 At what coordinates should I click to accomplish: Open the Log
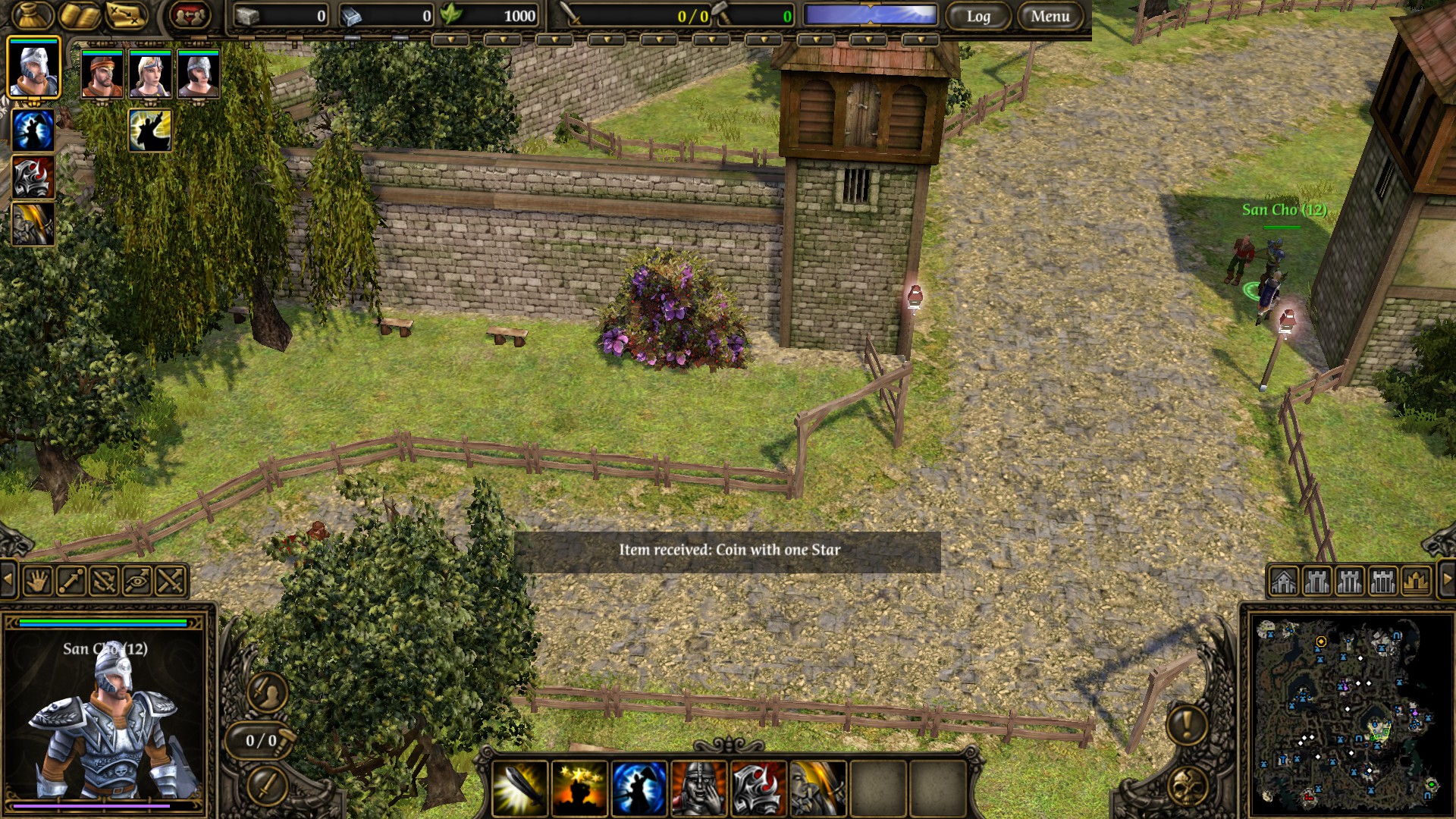coord(978,16)
